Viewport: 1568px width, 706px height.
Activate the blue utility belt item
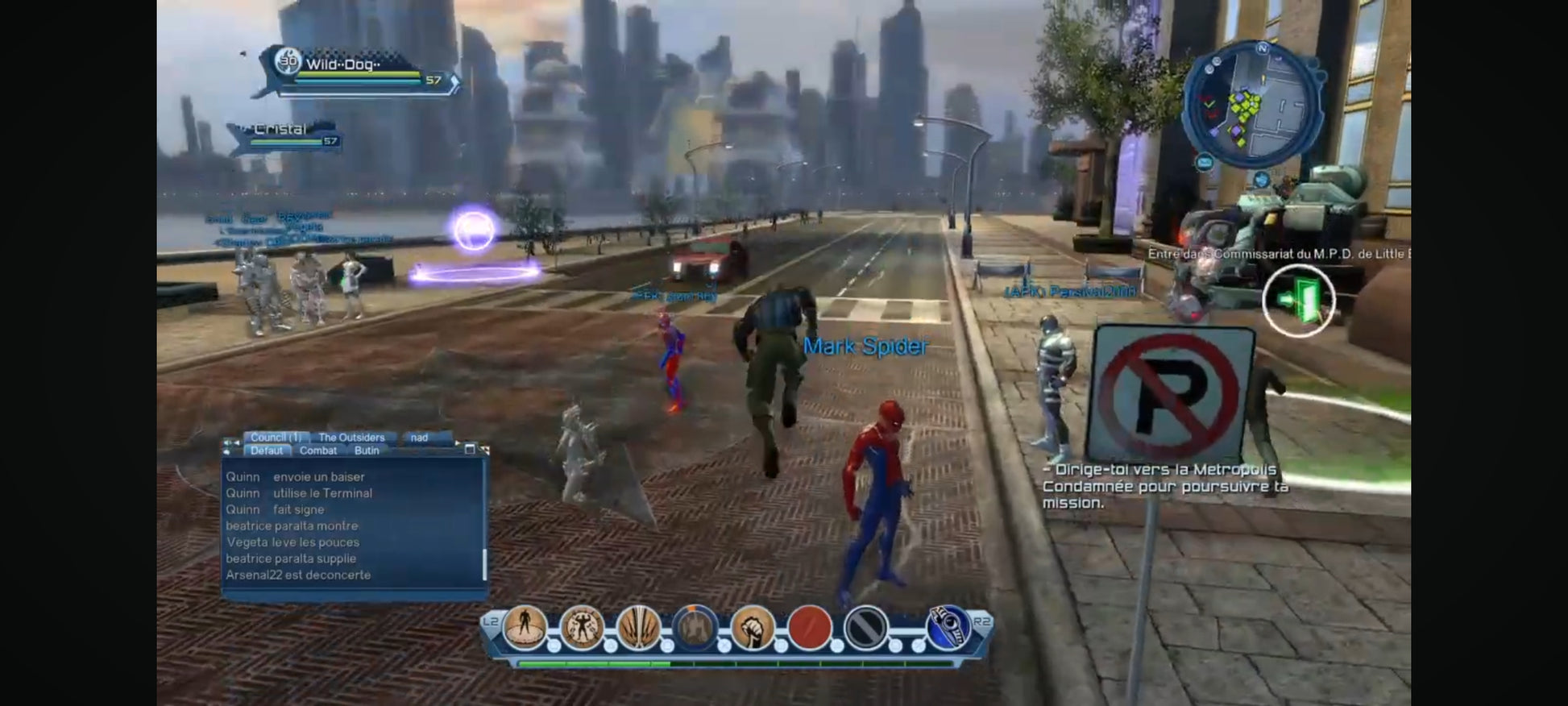948,627
